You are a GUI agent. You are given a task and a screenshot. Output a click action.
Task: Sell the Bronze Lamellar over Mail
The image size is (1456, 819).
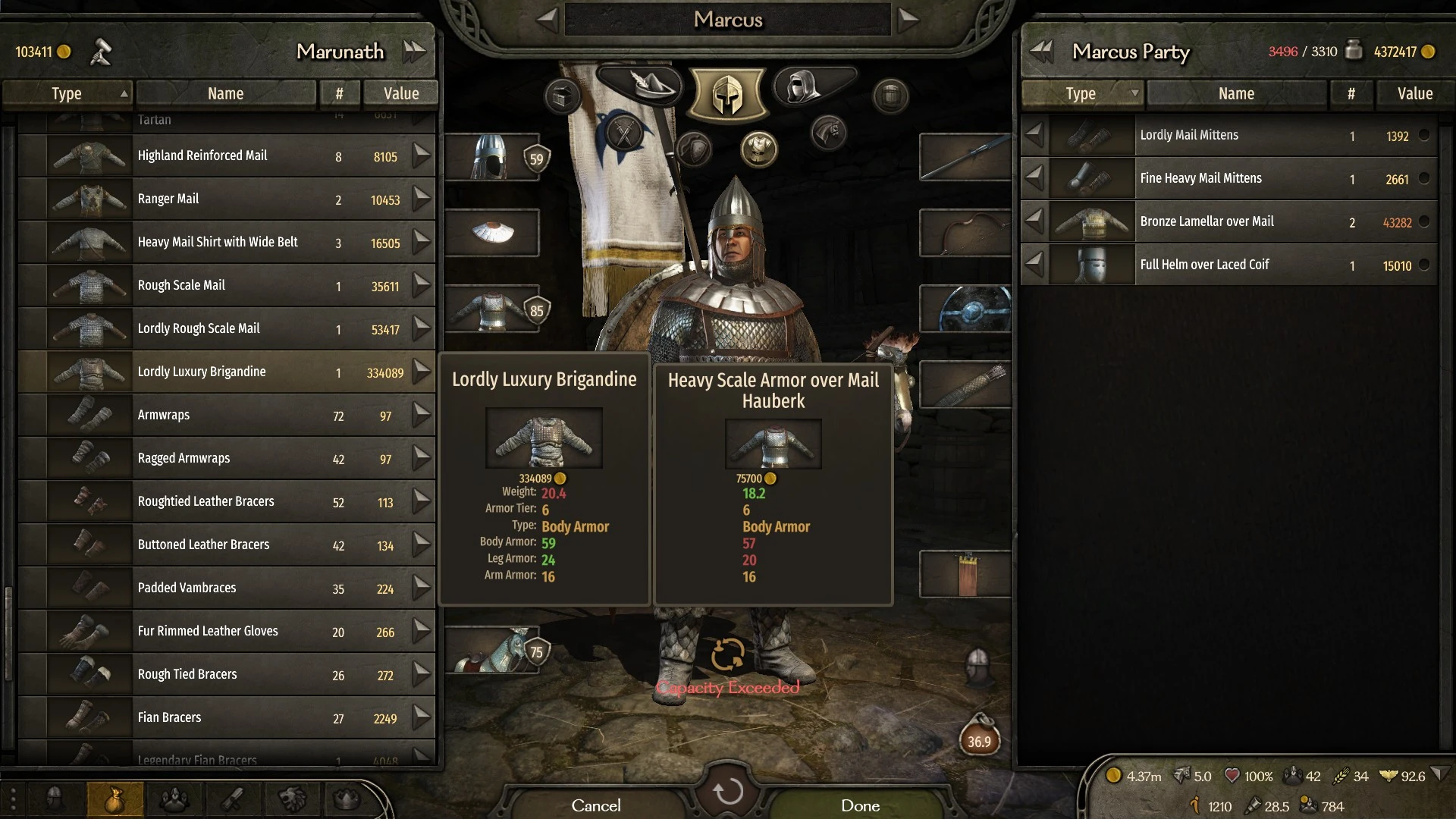(x=1034, y=221)
